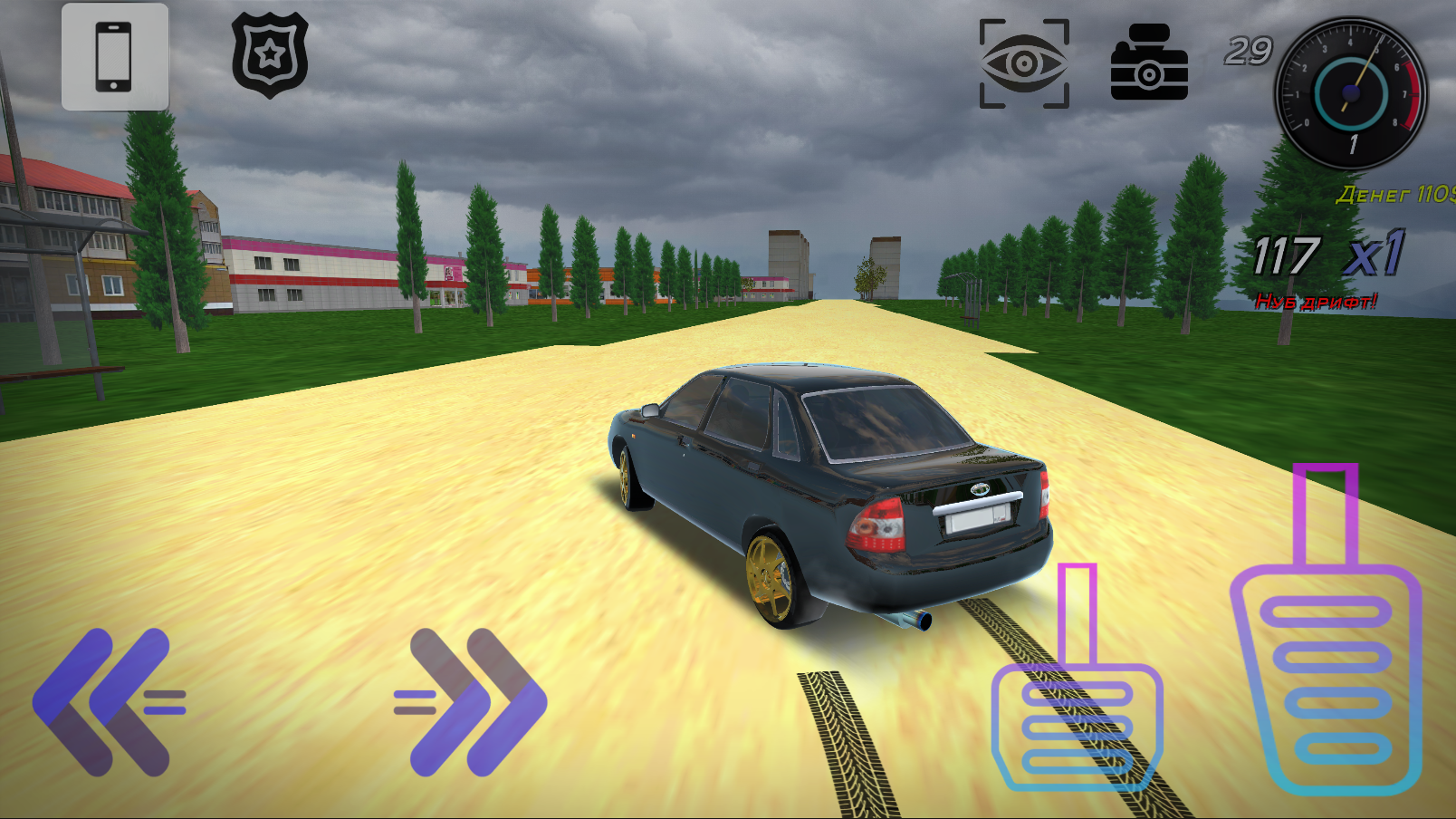Tap the 117 drift score
1456x819 pixels.
click(1290, 255)
